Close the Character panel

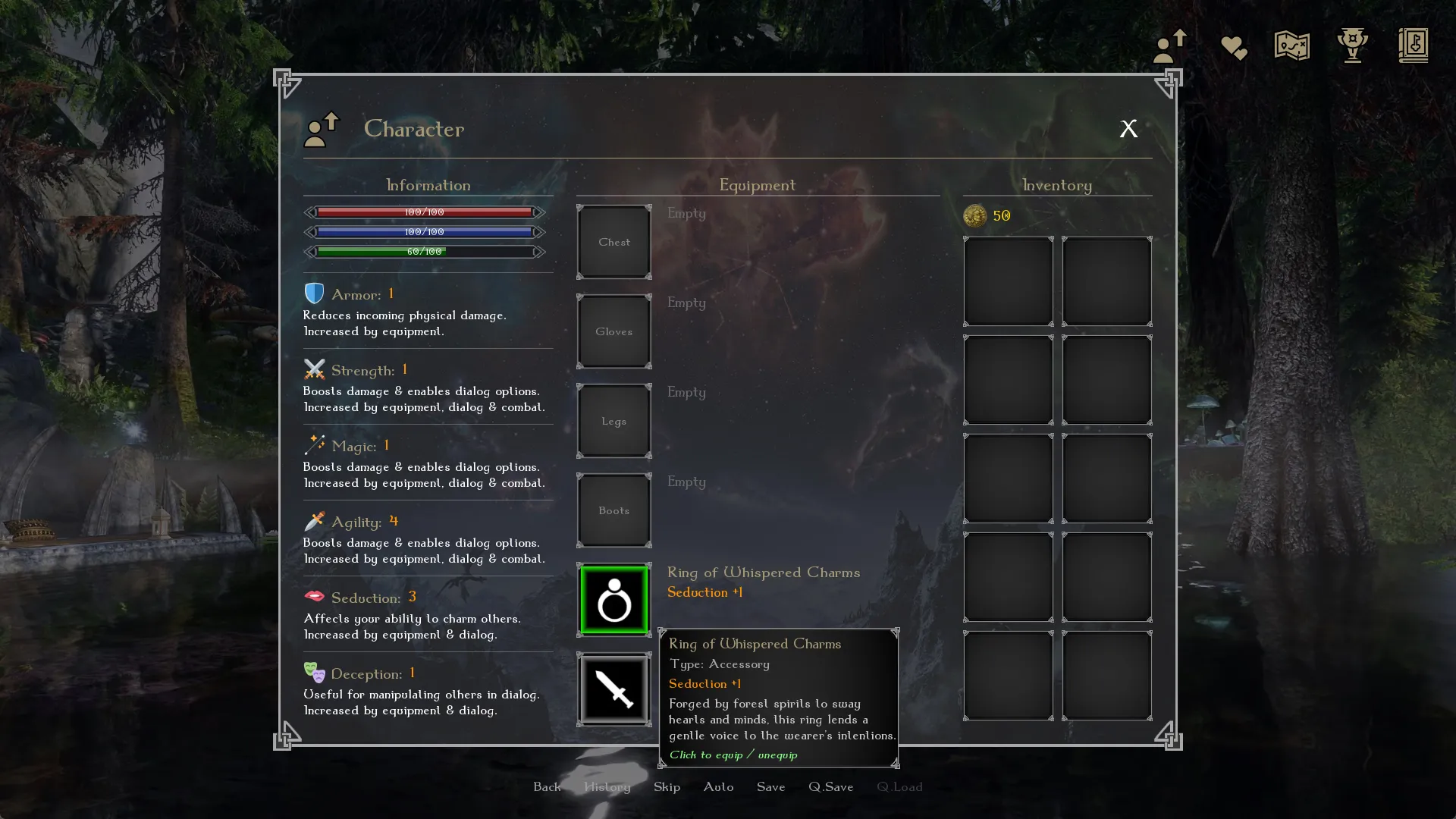pos(1128,129)
